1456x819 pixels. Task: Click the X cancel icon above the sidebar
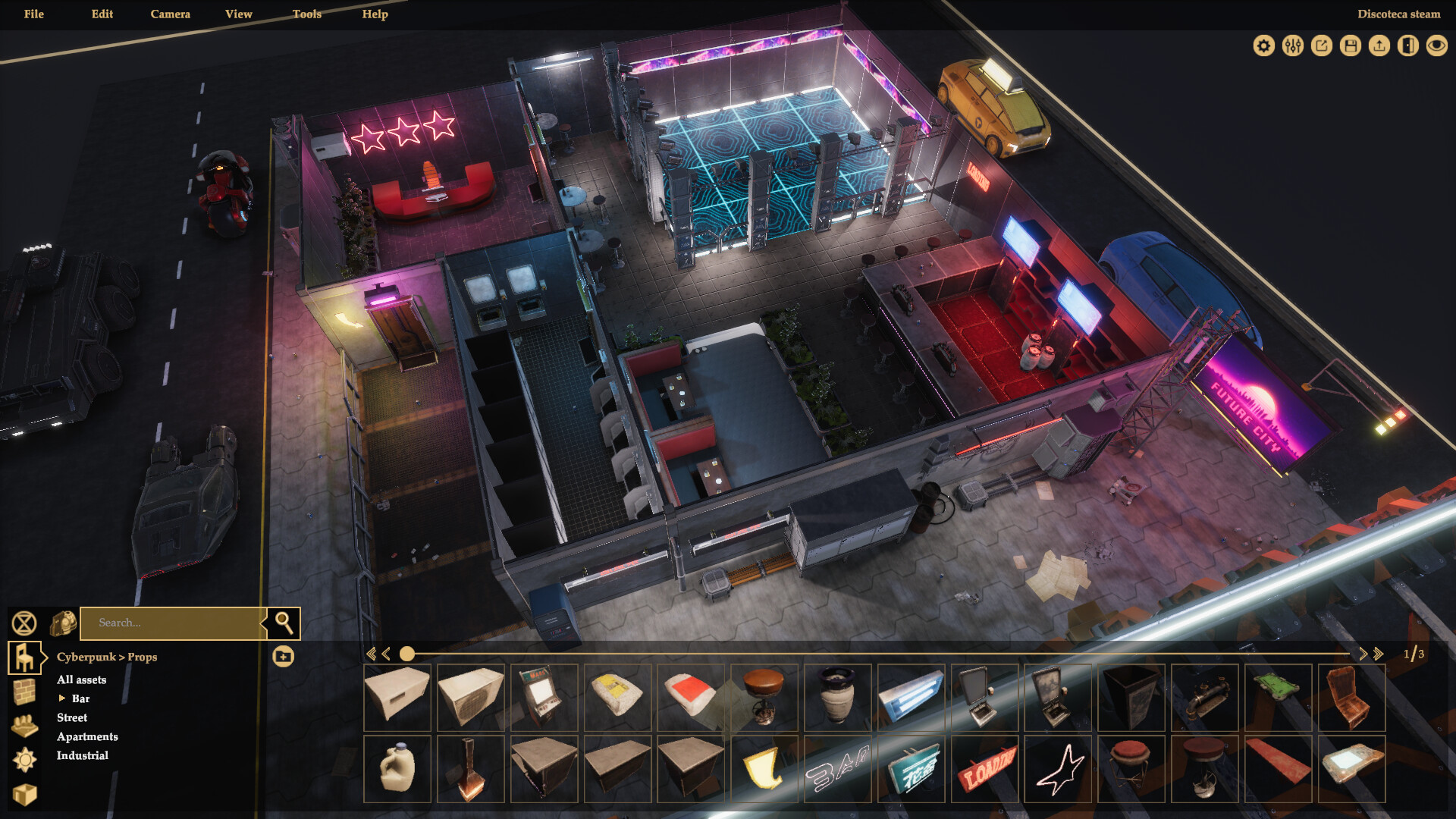[x=25, y=623]
